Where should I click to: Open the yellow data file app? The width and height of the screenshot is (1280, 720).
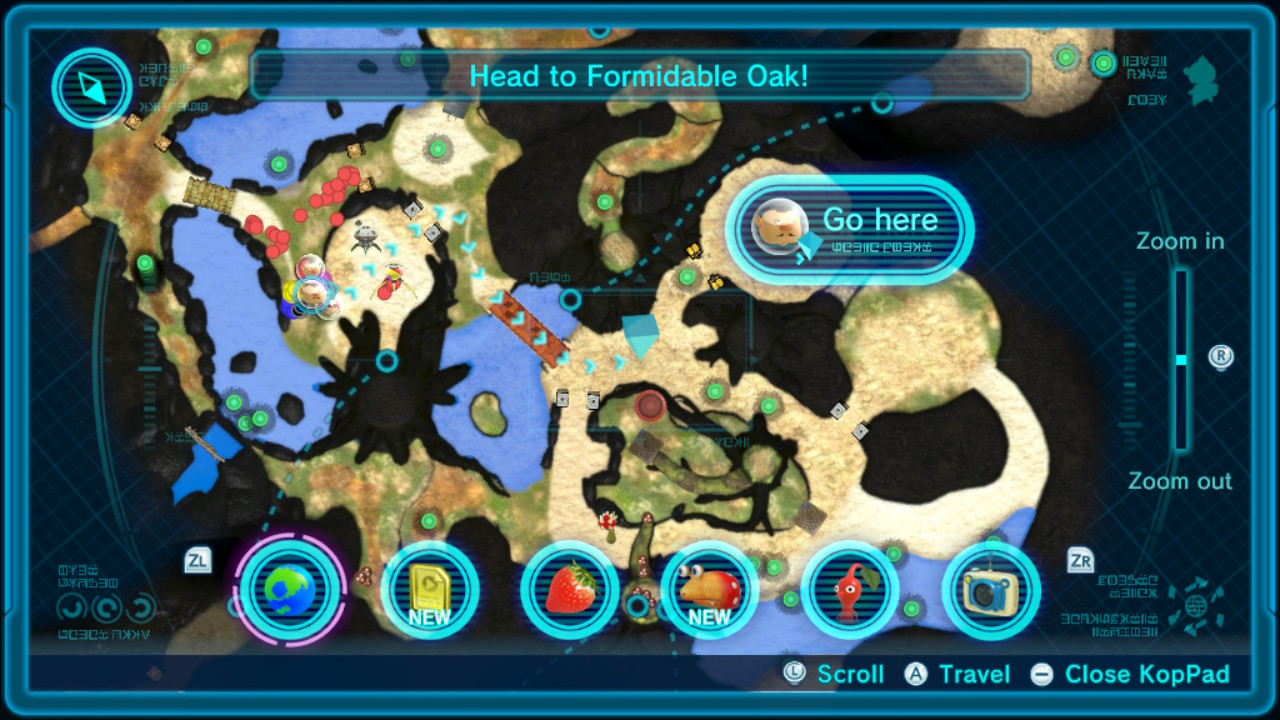430,590
